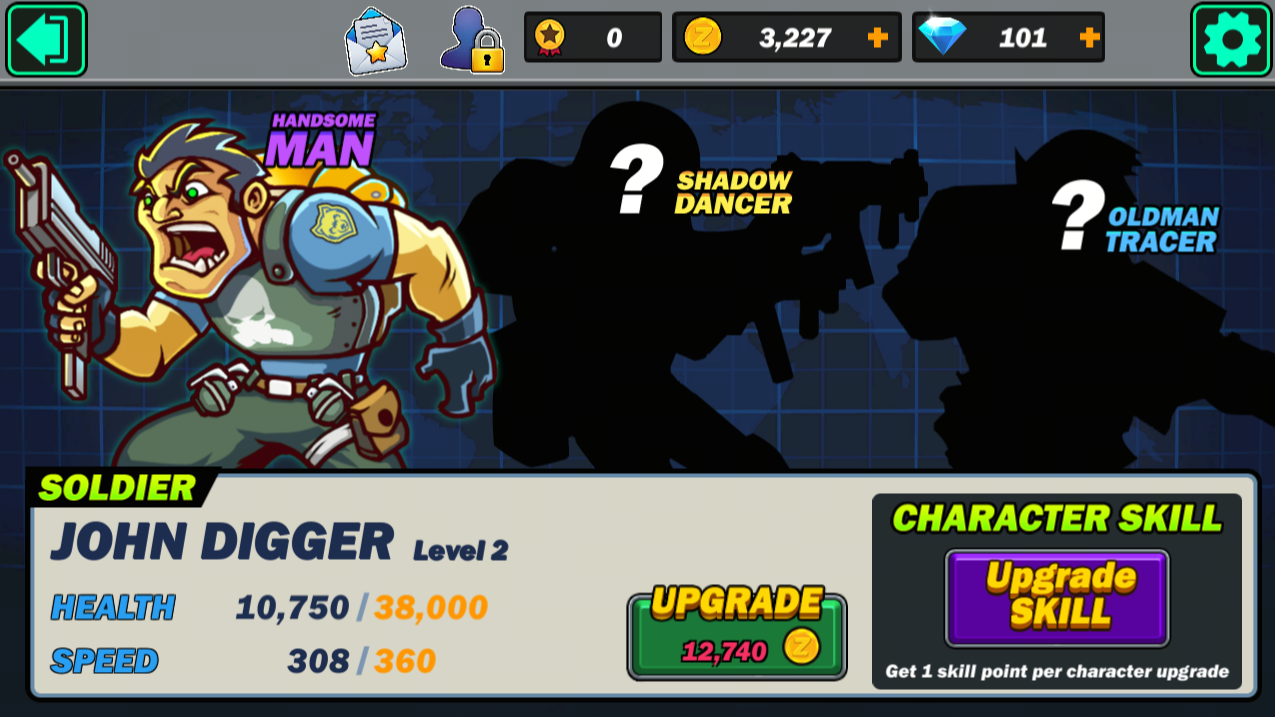Viewport: 1275px width, 717px height.
Task: Add more gold coins with plus button
Action: coord(877,38)
